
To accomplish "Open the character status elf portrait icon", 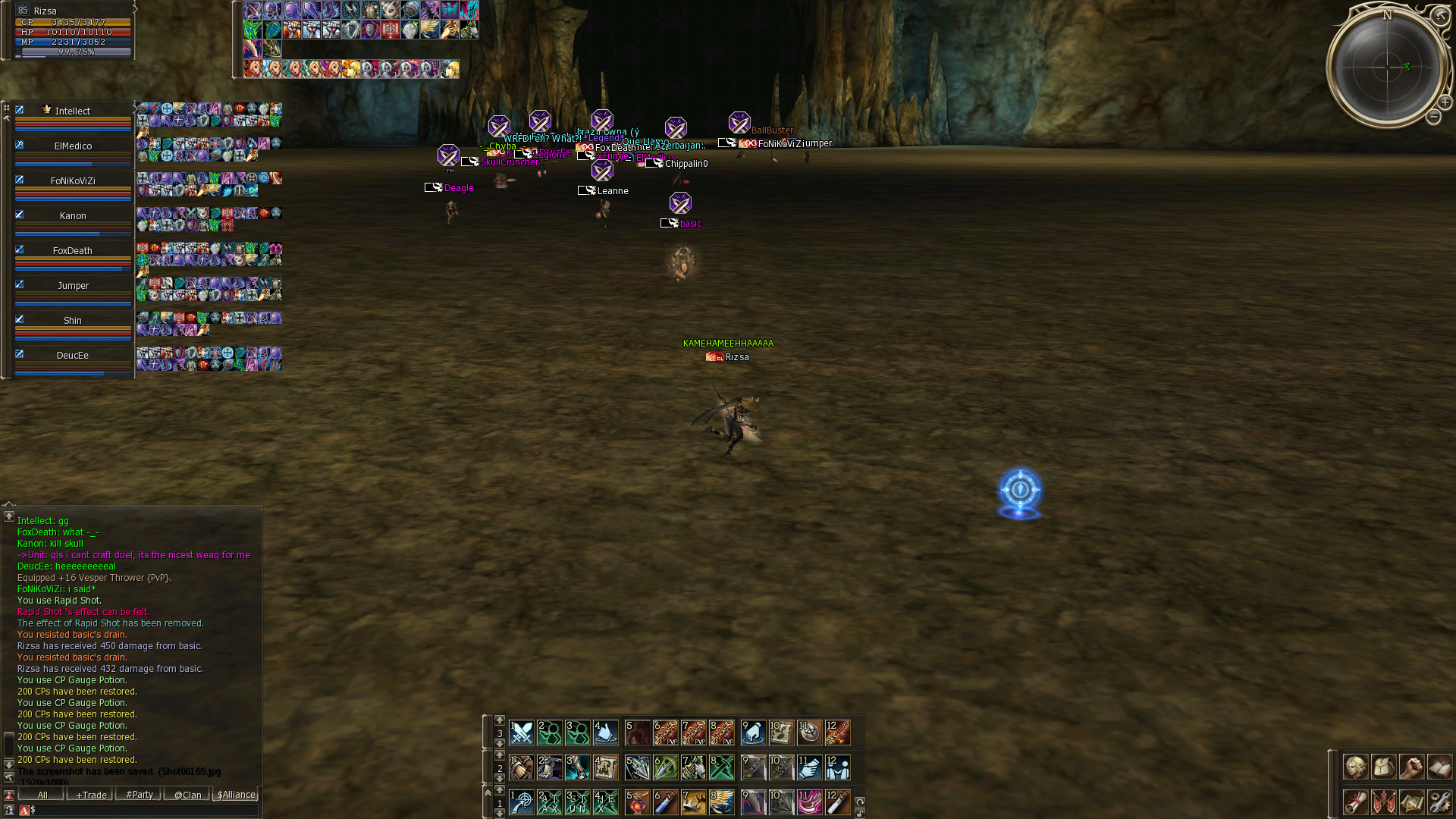I will point(1355,767).
